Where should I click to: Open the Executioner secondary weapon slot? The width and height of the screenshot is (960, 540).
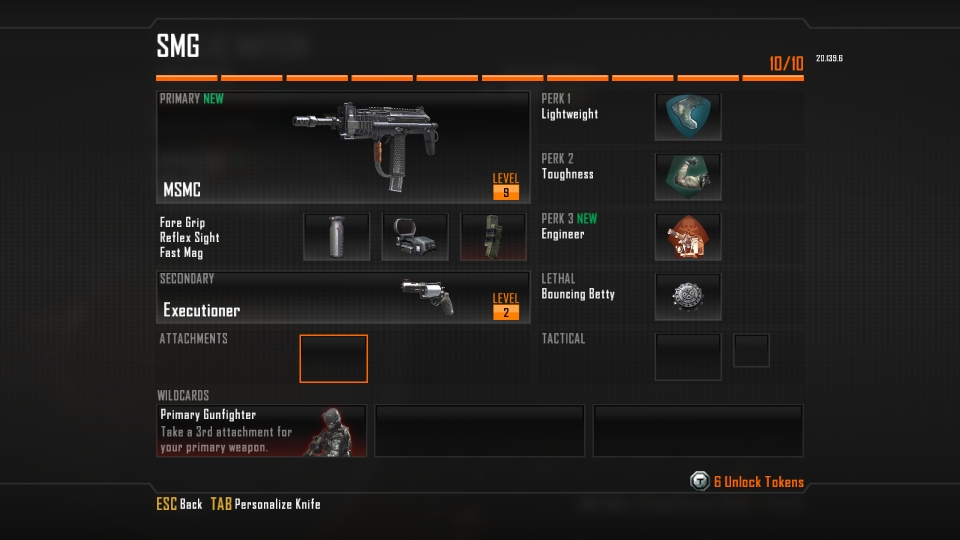pos(343,297)
